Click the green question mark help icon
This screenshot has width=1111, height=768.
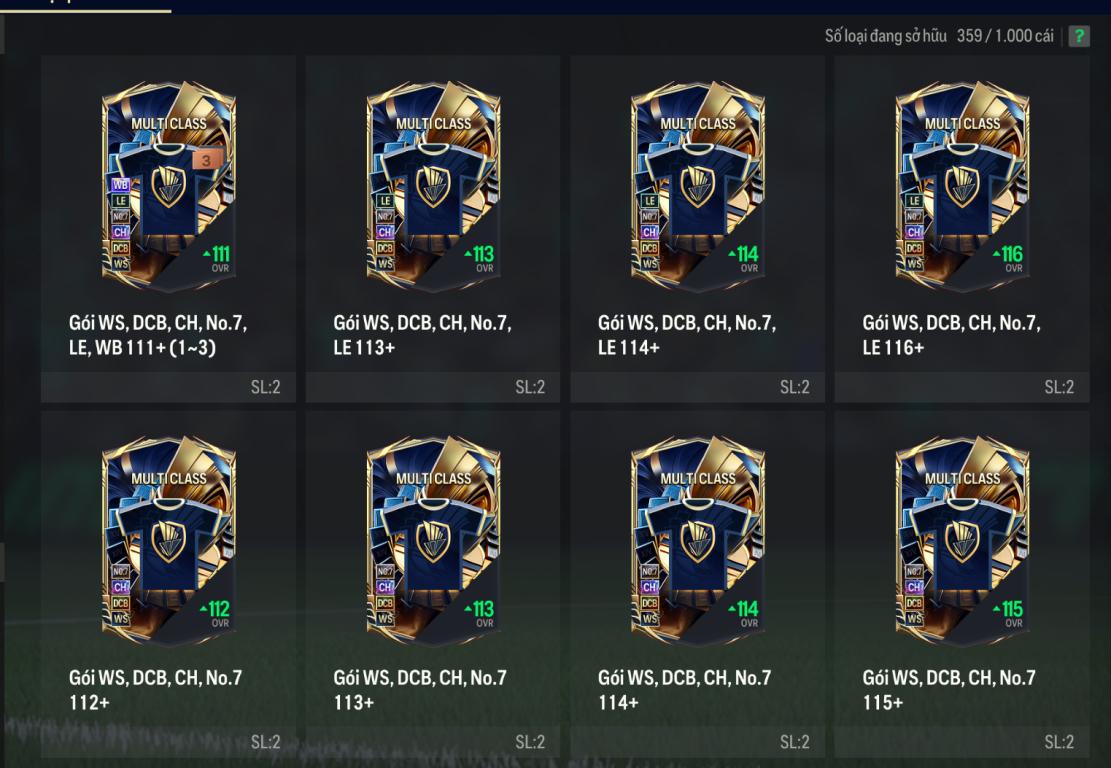1079,36
